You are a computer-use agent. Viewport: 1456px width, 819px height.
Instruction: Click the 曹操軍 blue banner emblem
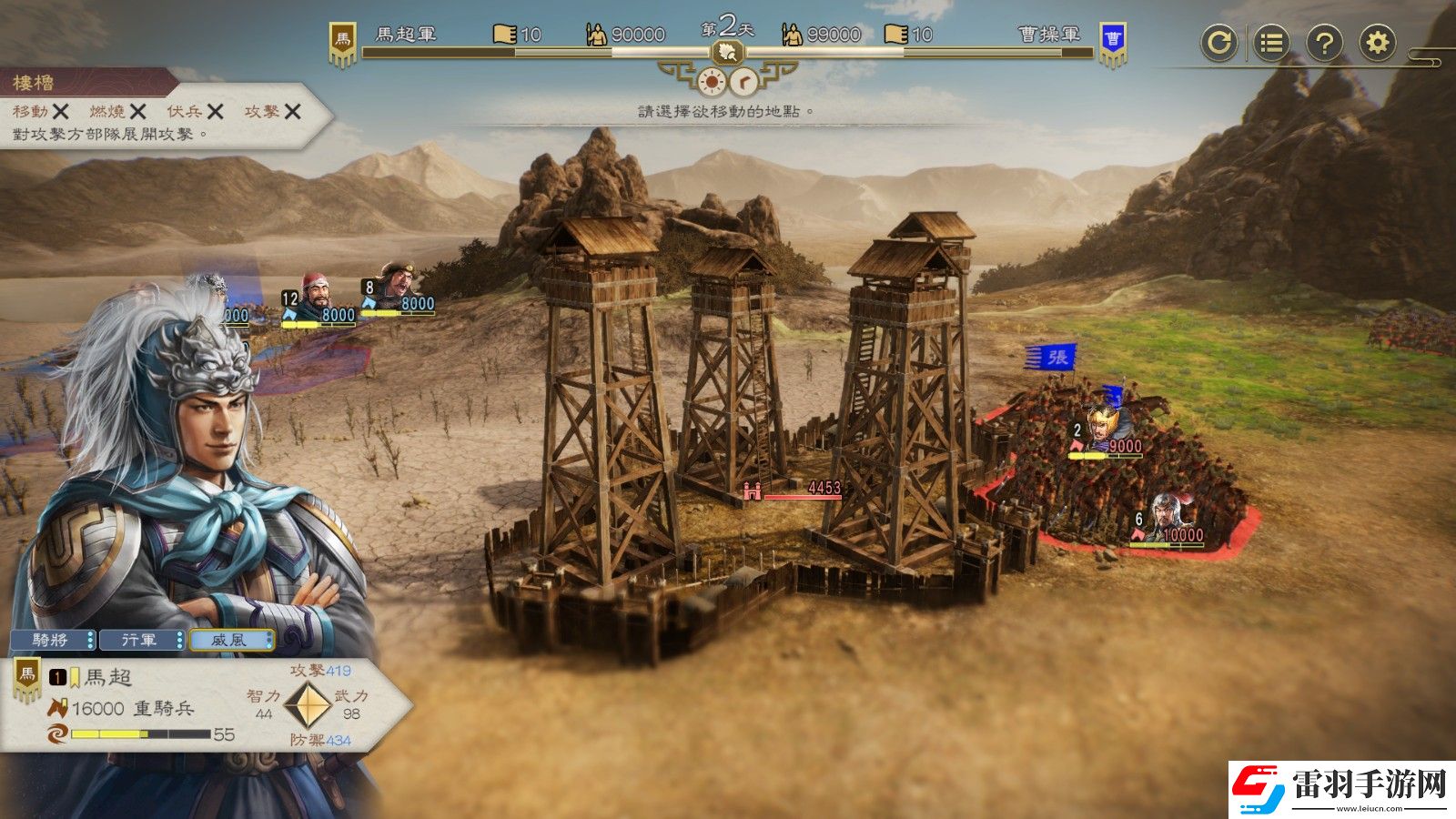[x=1112, y=43]
